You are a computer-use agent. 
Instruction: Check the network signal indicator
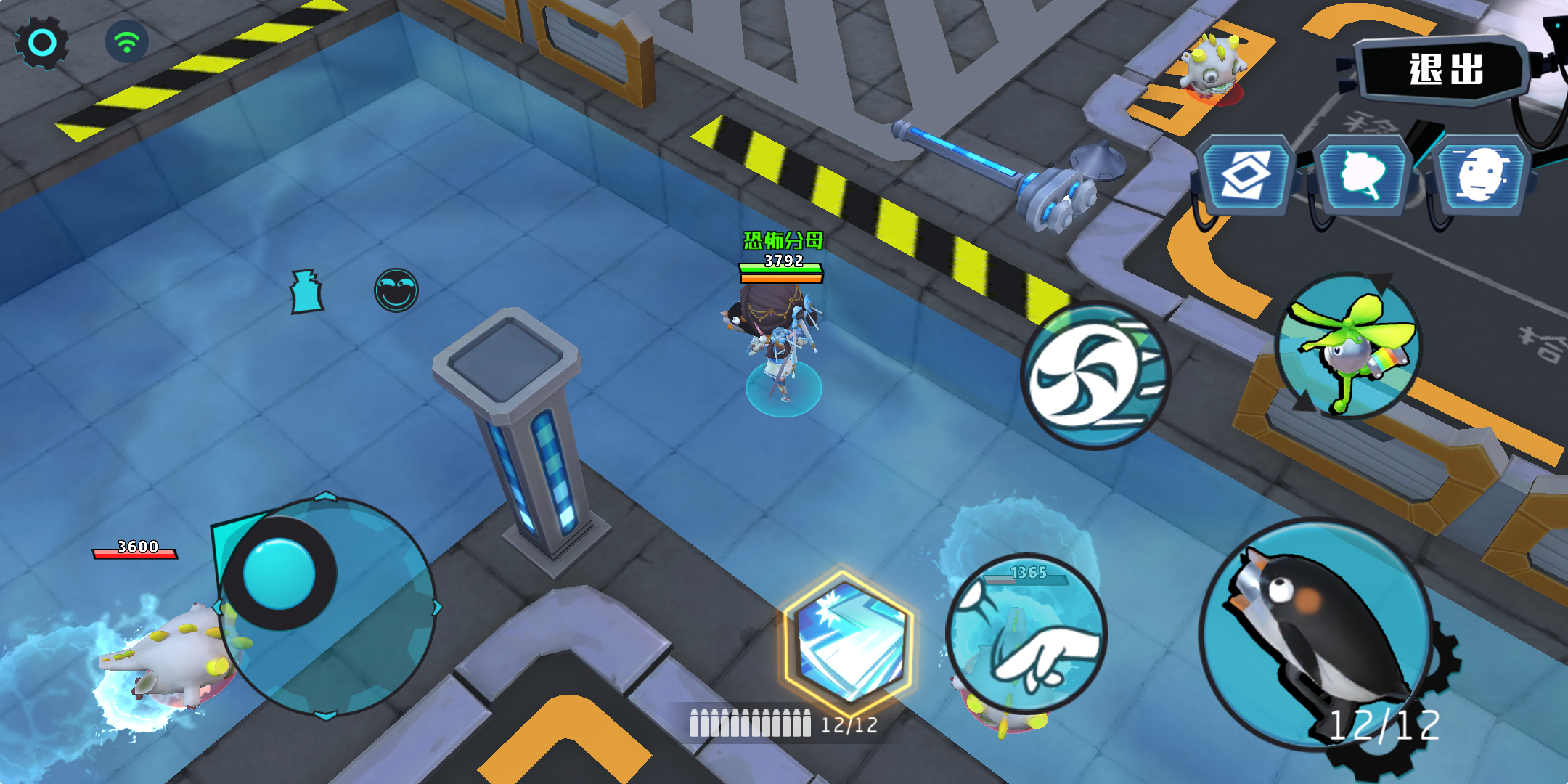(127, 42)
